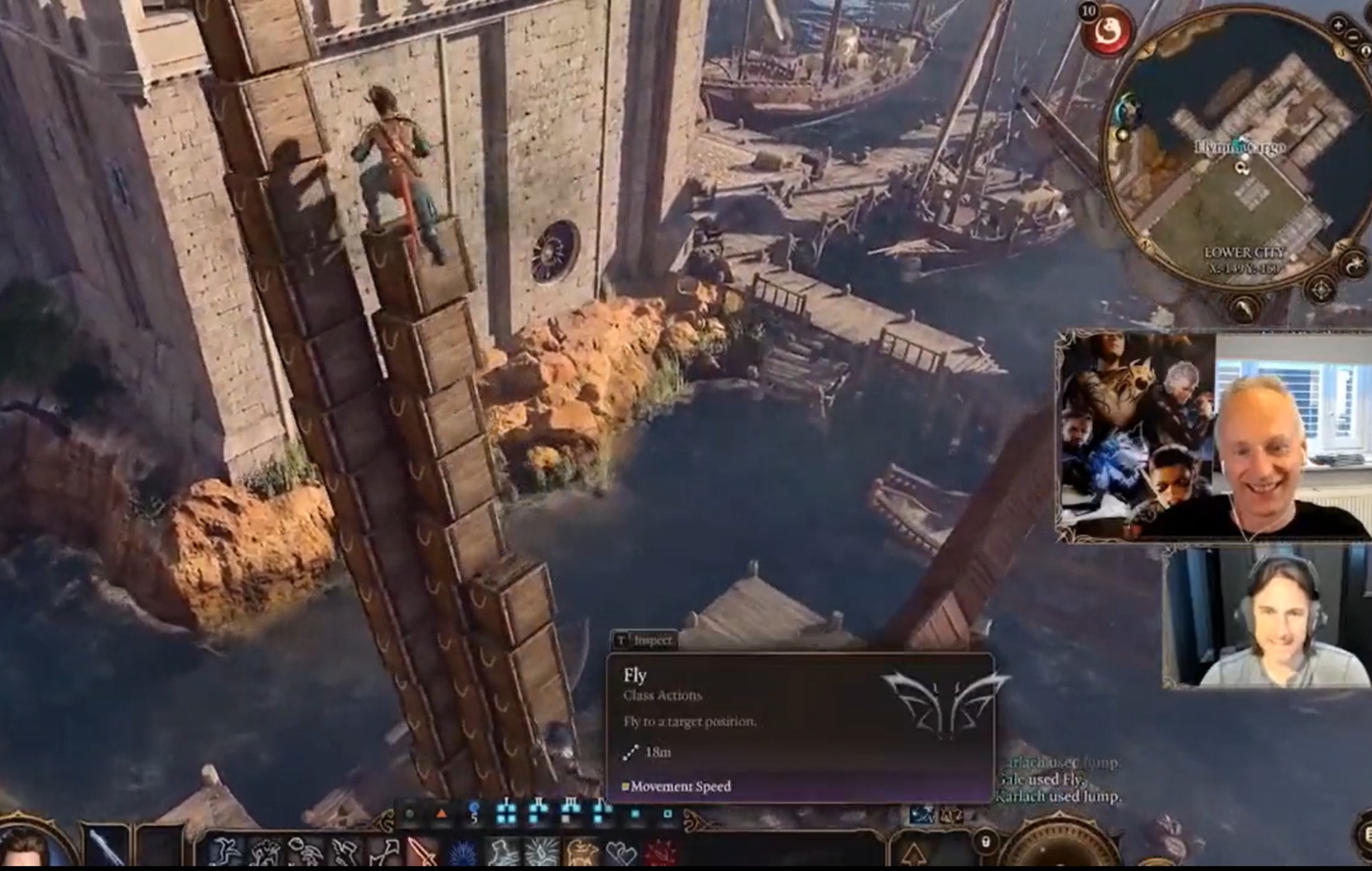Toggle the hotbar lock padlock
Screen dimensions: 1372x871
pyautogui.click(x=985, y=842)
